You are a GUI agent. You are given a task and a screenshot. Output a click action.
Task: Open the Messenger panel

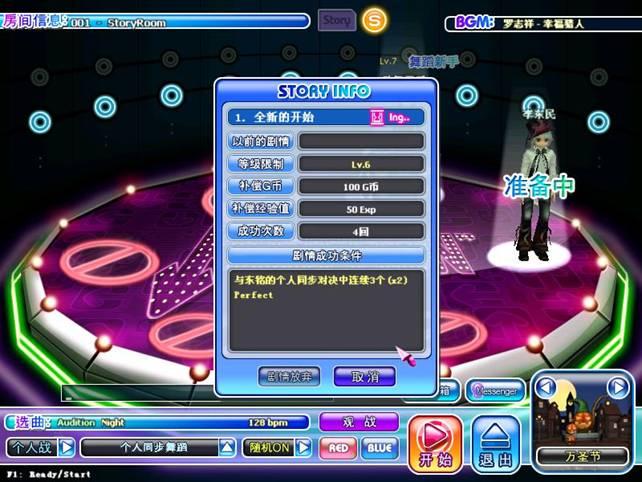click(x=495, y=391)
